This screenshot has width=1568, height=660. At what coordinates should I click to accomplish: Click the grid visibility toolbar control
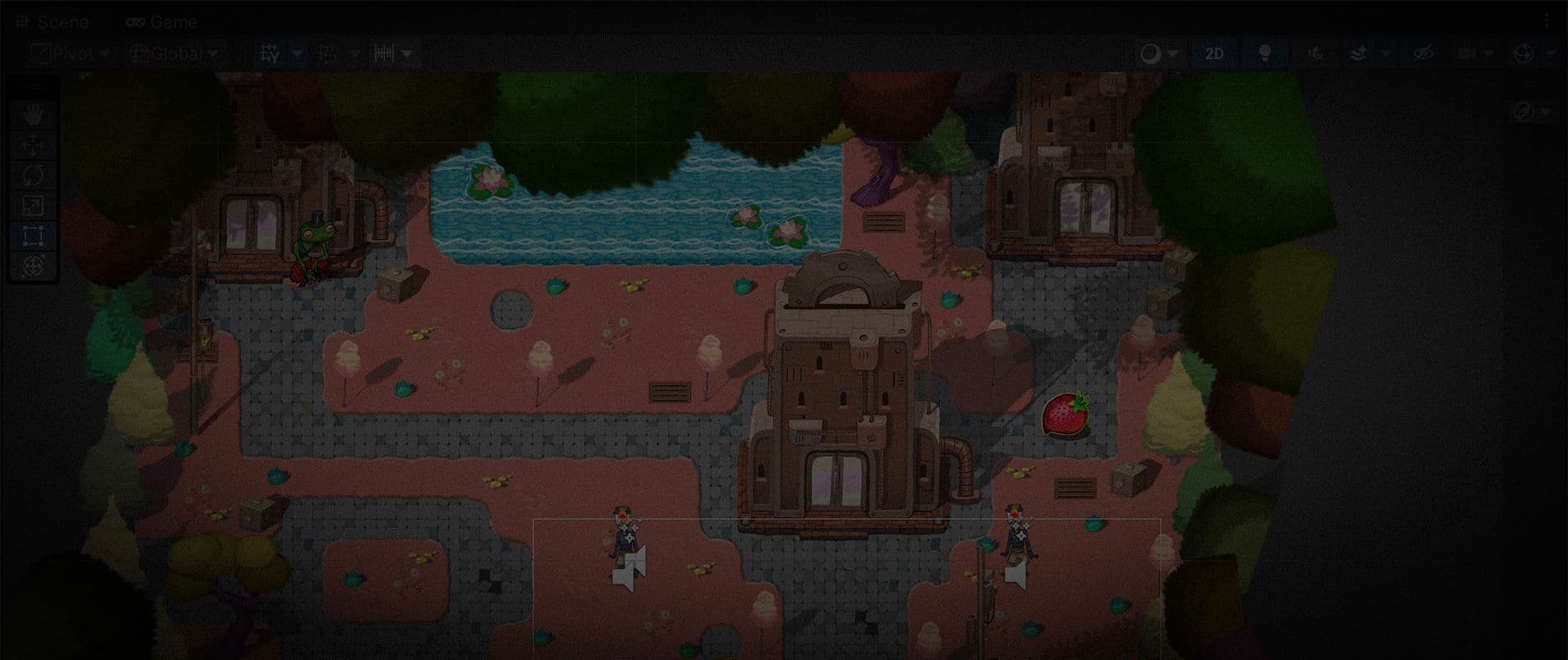point(276,54)
